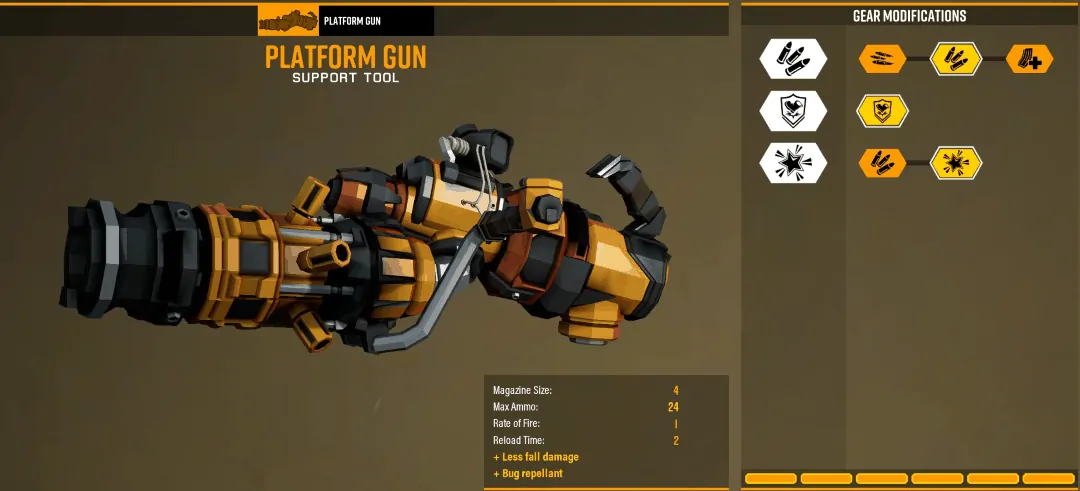Pick the magazine-plus modification

tap(1029, 59)
